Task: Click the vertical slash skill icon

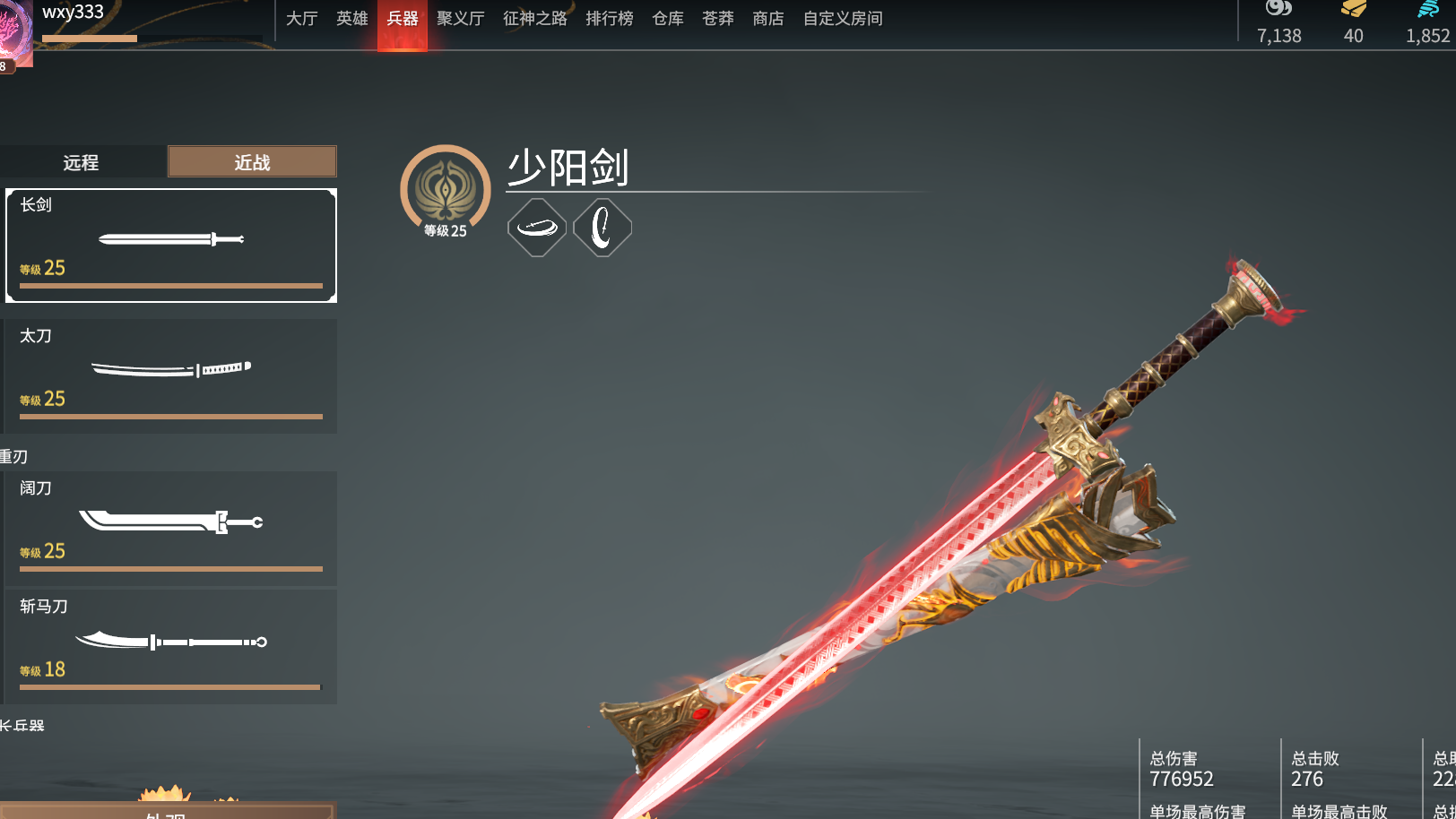Action: 602,228
